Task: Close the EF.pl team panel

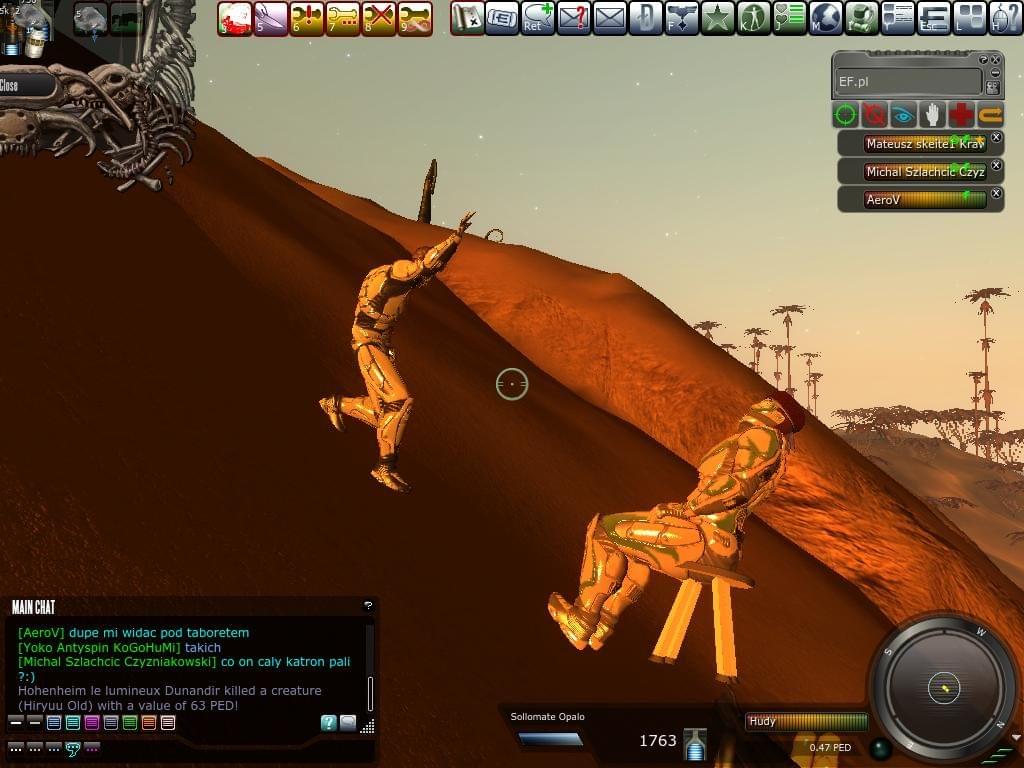Action: (x=997, y=60)
